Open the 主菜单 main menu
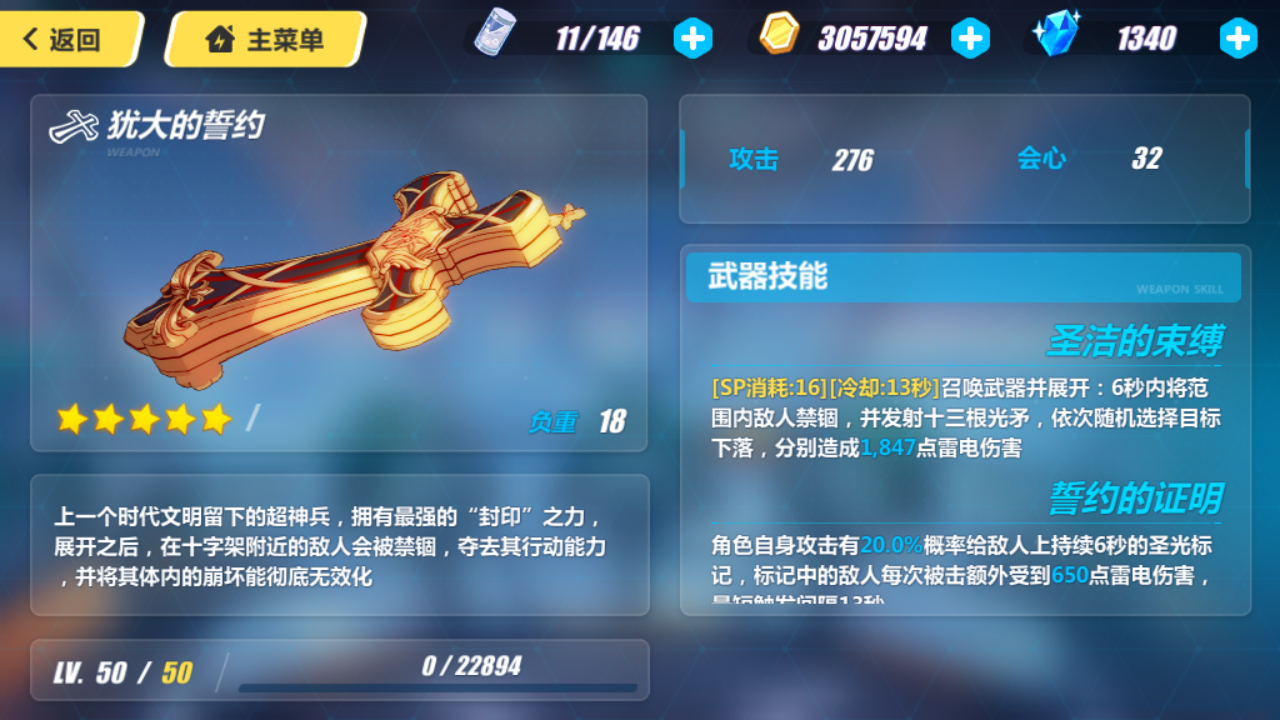The height and width of the screenshot is (720, 1280). (262, 38)
